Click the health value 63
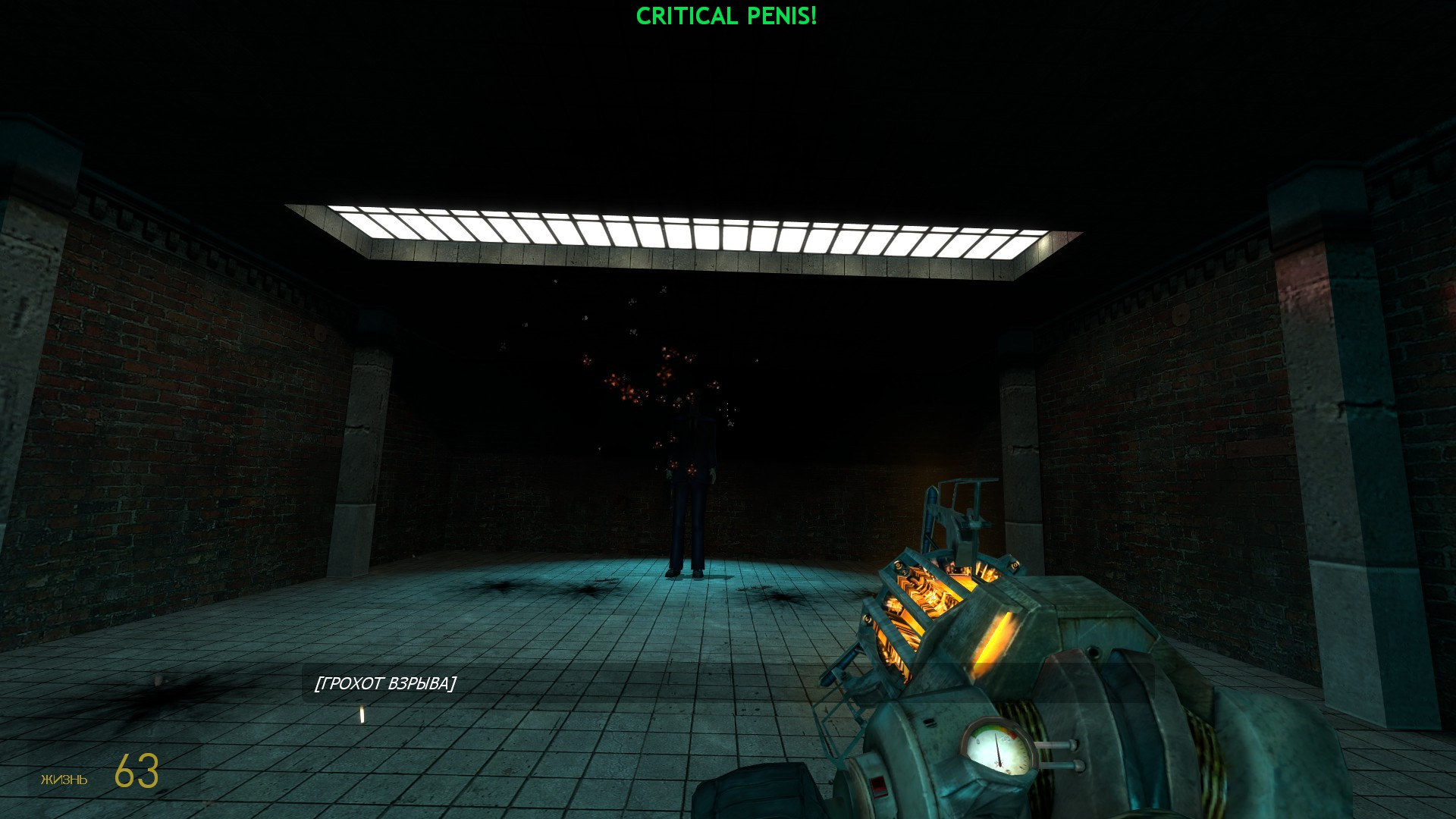The height and width of the screenshot is (819, 1456). pos(135,772)
